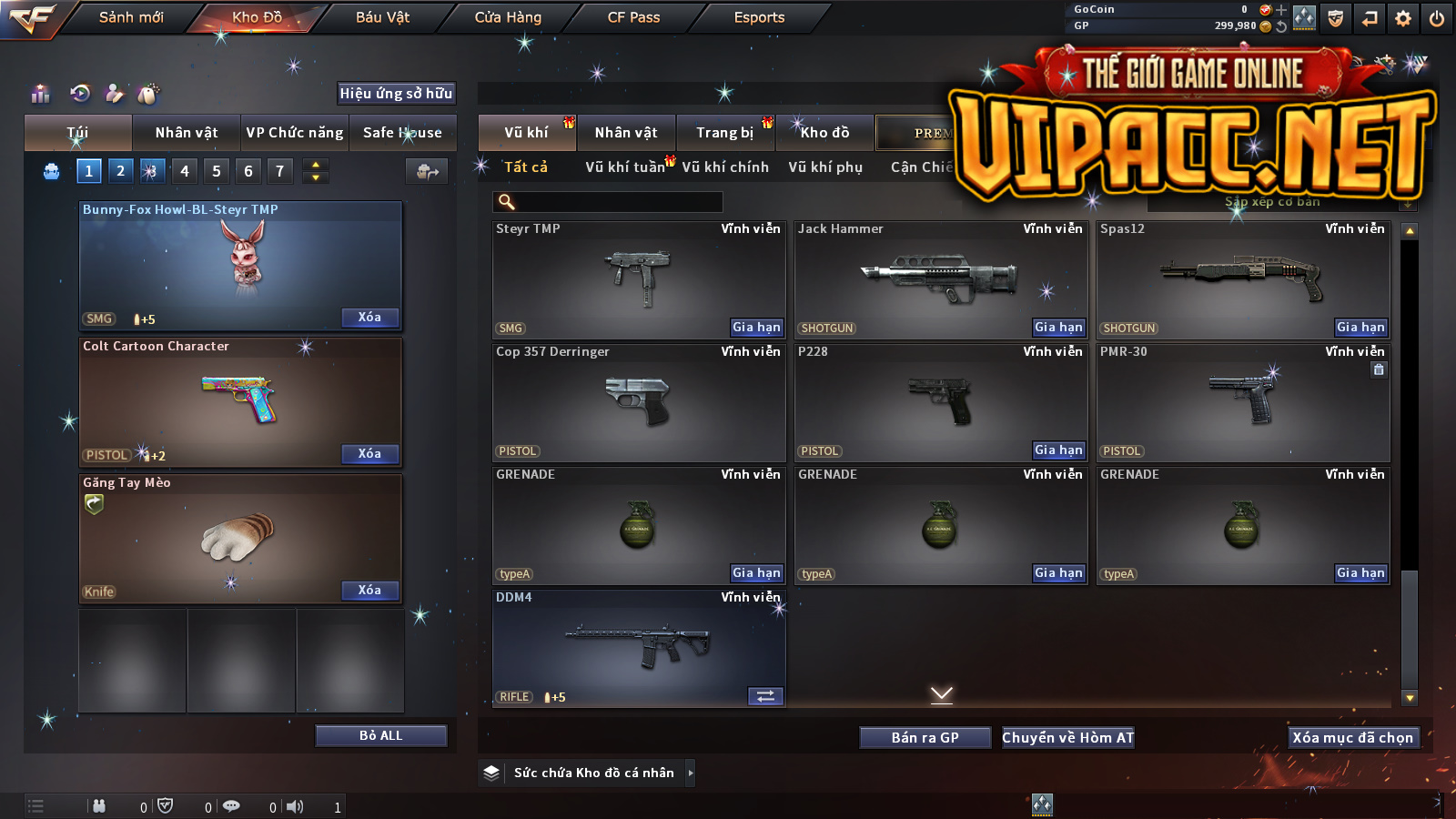Open the Sảnh mới lobby menu
1456x819 pixels.
click(131, 17)
